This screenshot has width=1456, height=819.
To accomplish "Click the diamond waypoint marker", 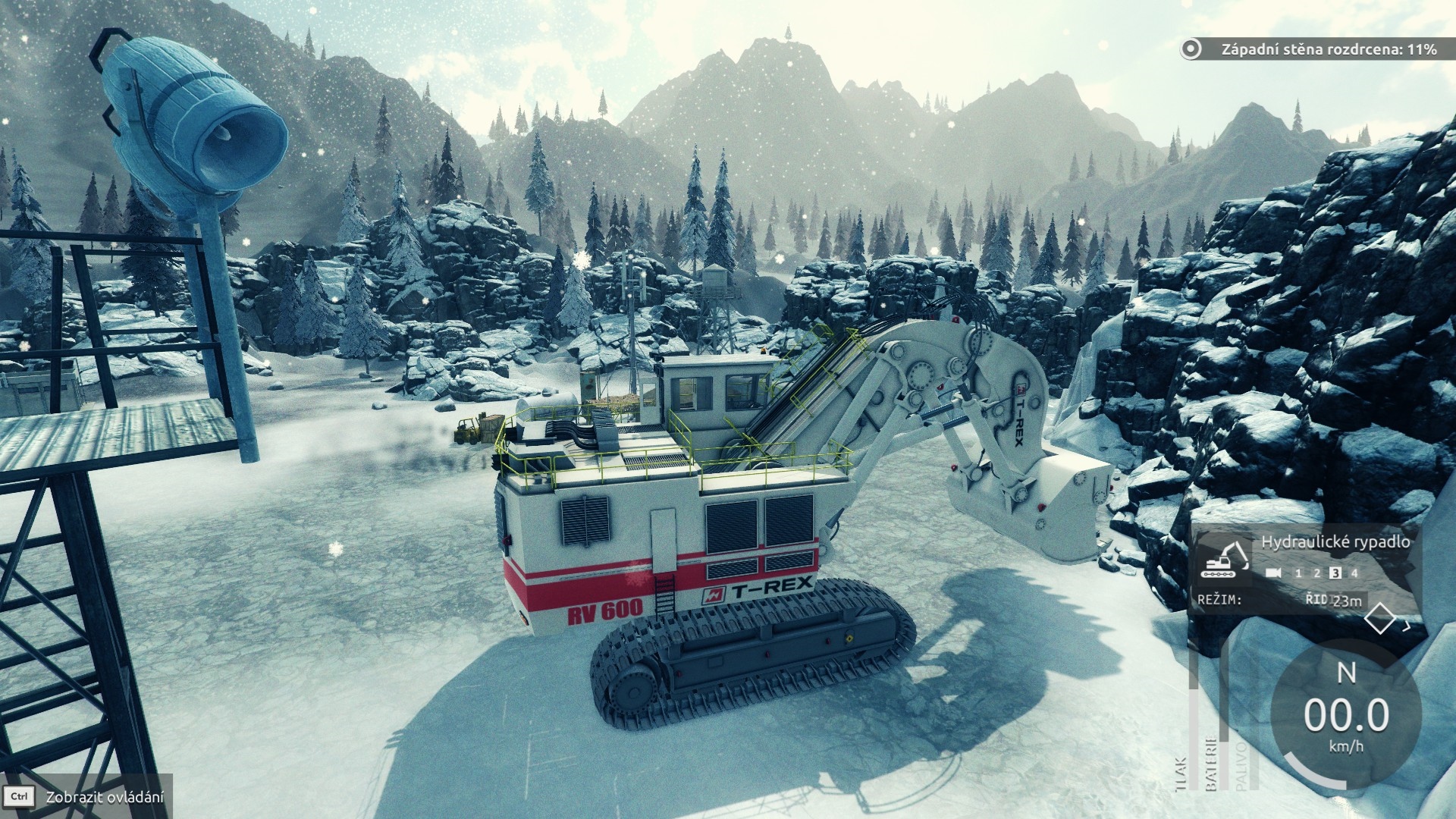I will (1380, 619).
